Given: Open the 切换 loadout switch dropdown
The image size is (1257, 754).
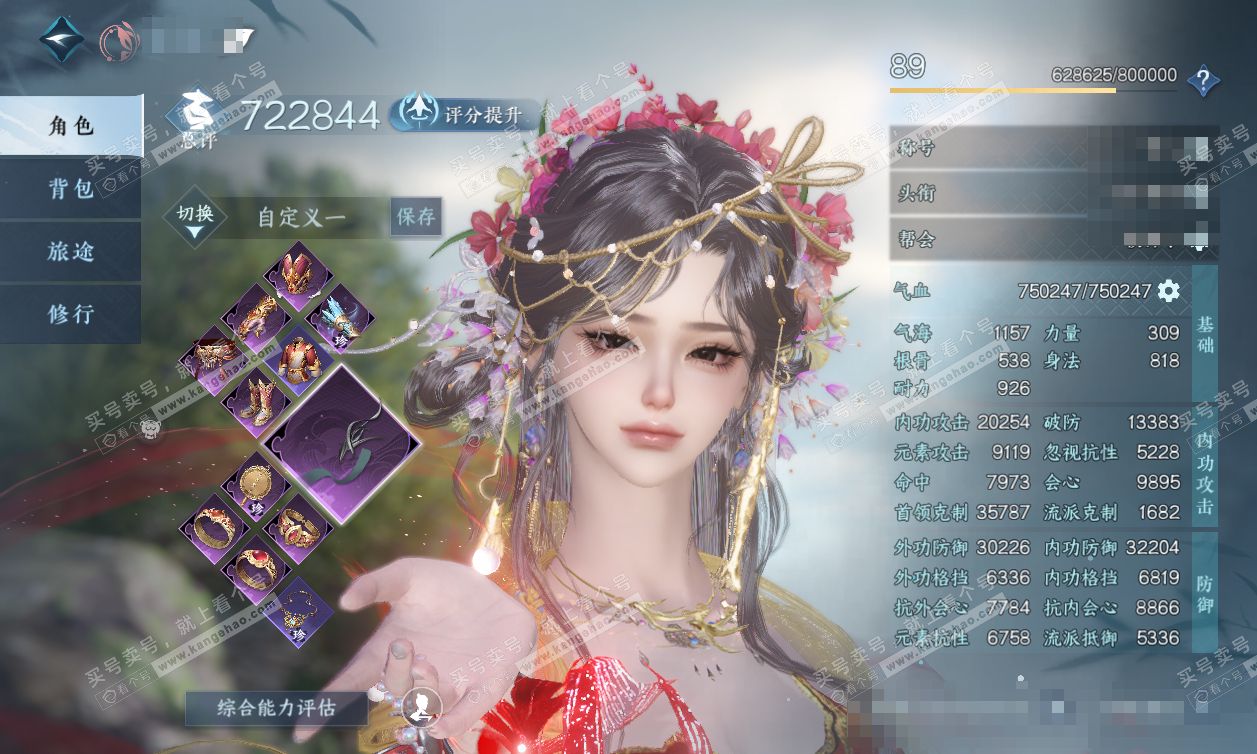Looking at the screenshot, I should (195, 218).
